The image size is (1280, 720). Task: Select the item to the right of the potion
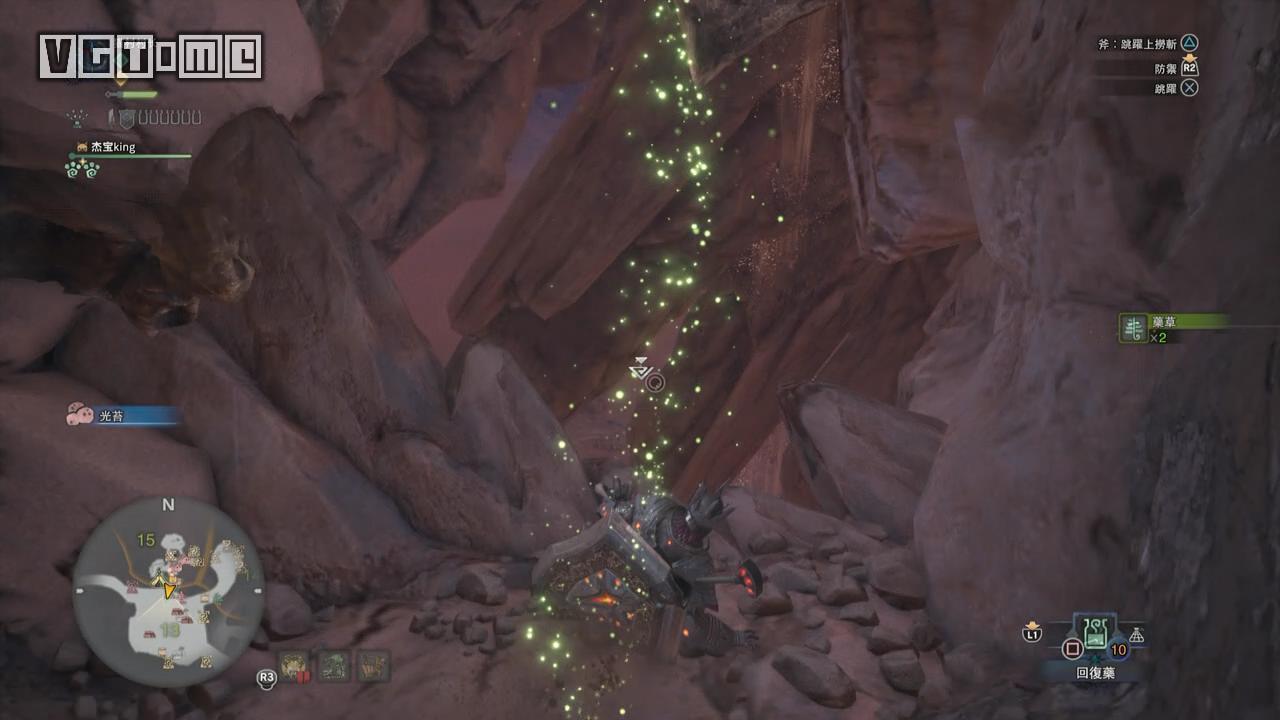click(1136, 636)
